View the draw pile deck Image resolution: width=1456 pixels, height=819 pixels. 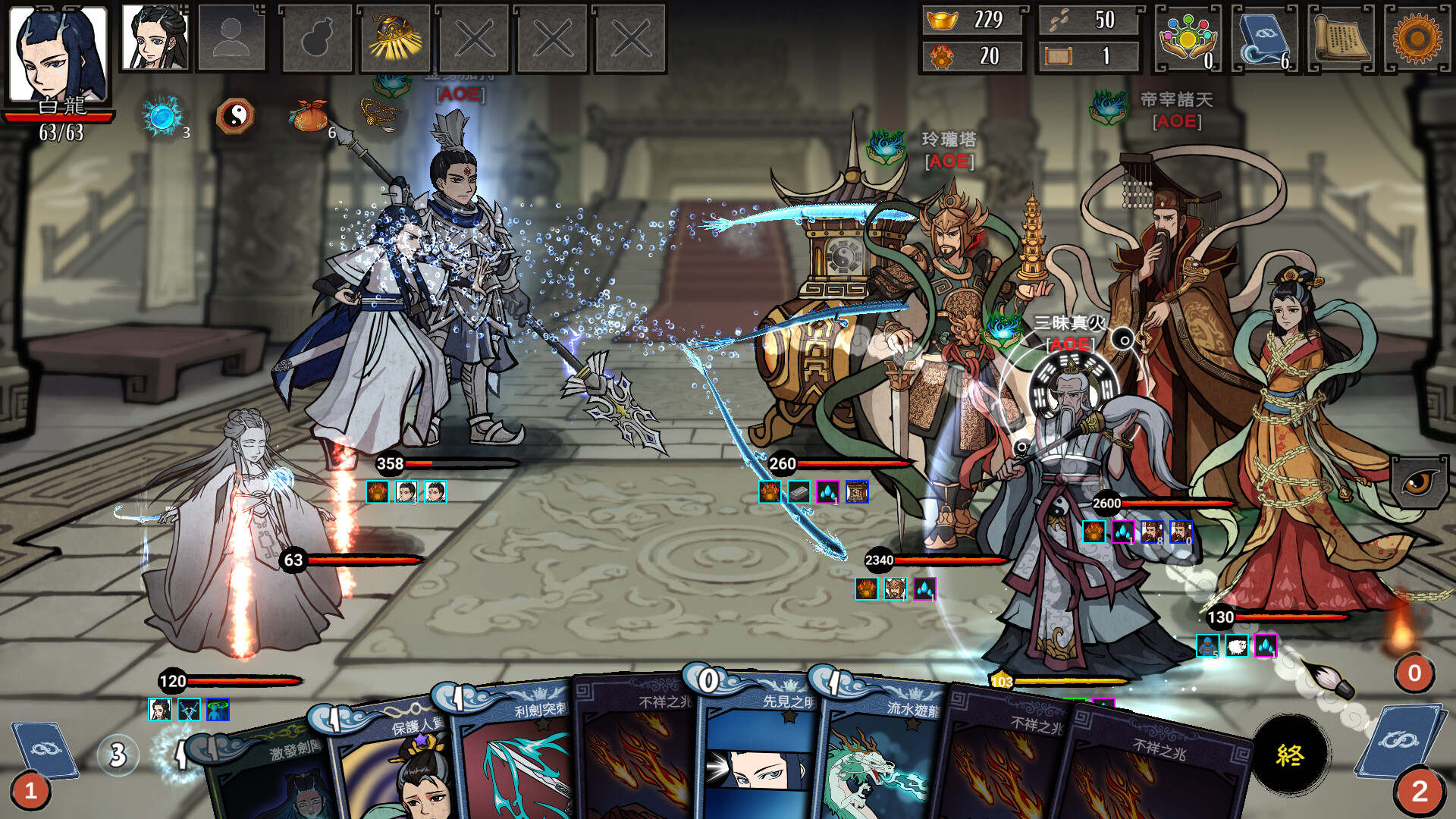pyautogui.click(x=44, y=752)
